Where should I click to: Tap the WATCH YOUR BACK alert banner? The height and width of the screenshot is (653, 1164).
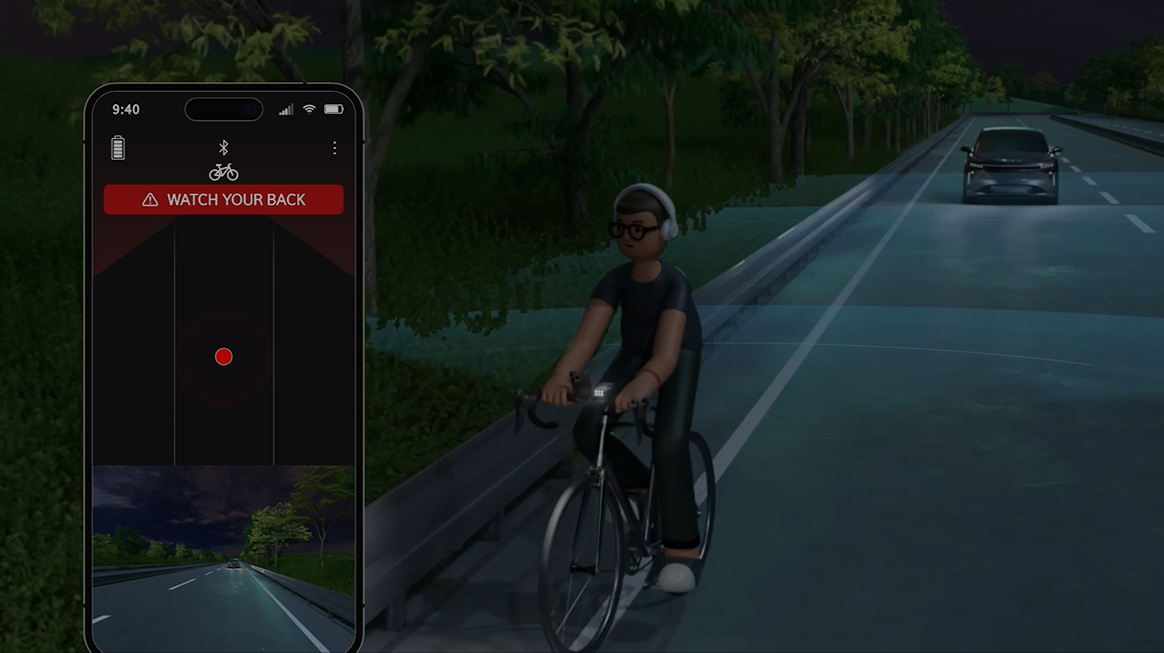224,200
